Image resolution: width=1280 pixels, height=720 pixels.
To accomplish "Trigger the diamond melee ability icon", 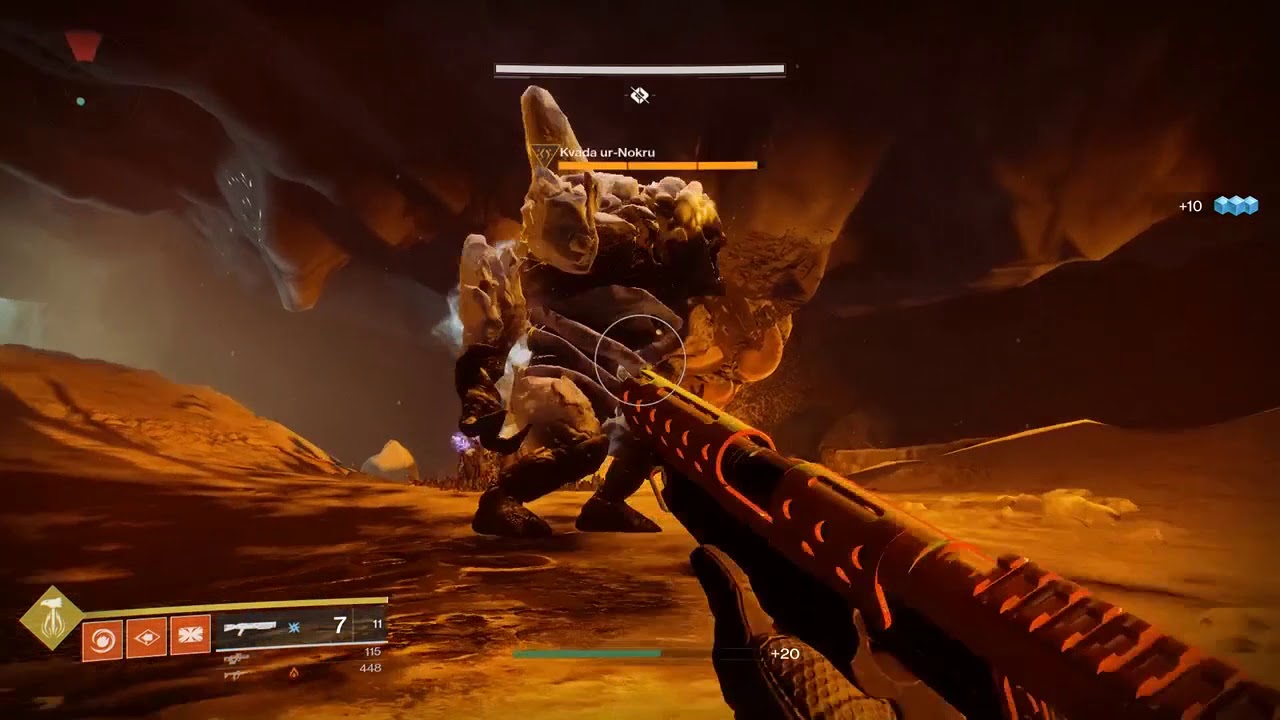I will pyautogui.click(x=146, y=636).
